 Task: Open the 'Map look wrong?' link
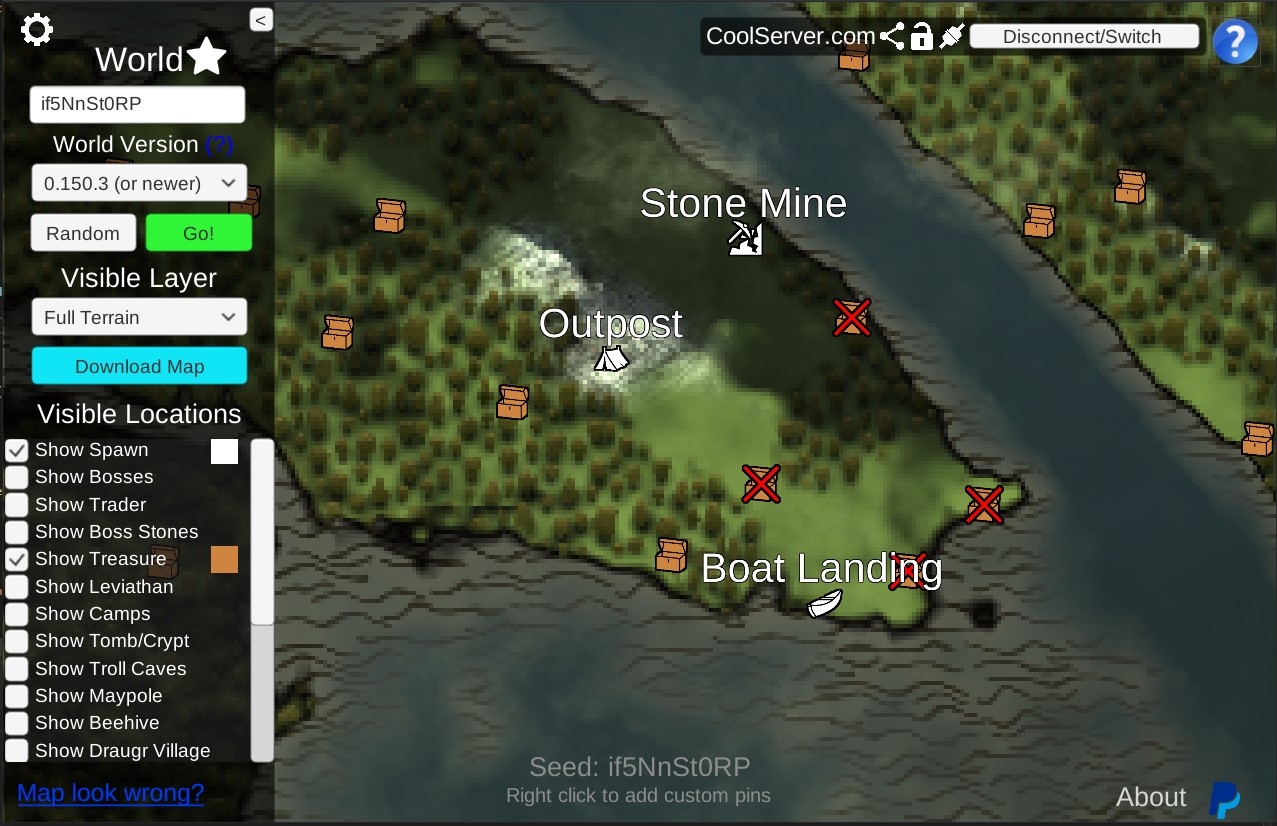(x=111, y=793)
